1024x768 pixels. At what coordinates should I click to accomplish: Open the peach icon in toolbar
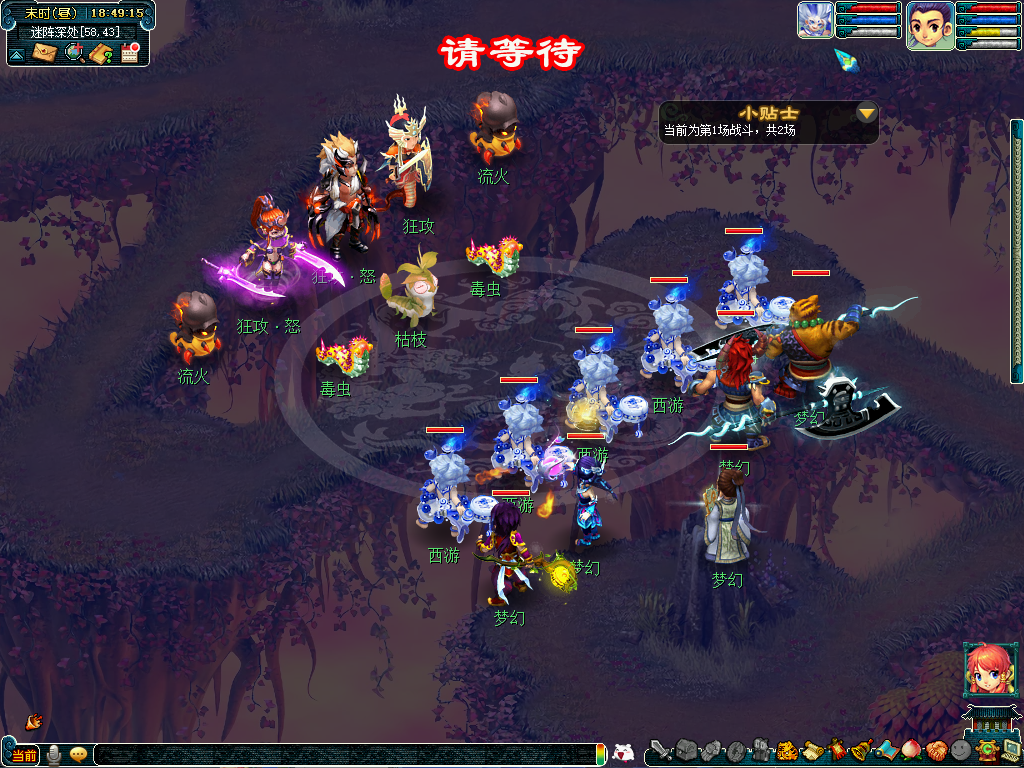click(x=910, y=749)
